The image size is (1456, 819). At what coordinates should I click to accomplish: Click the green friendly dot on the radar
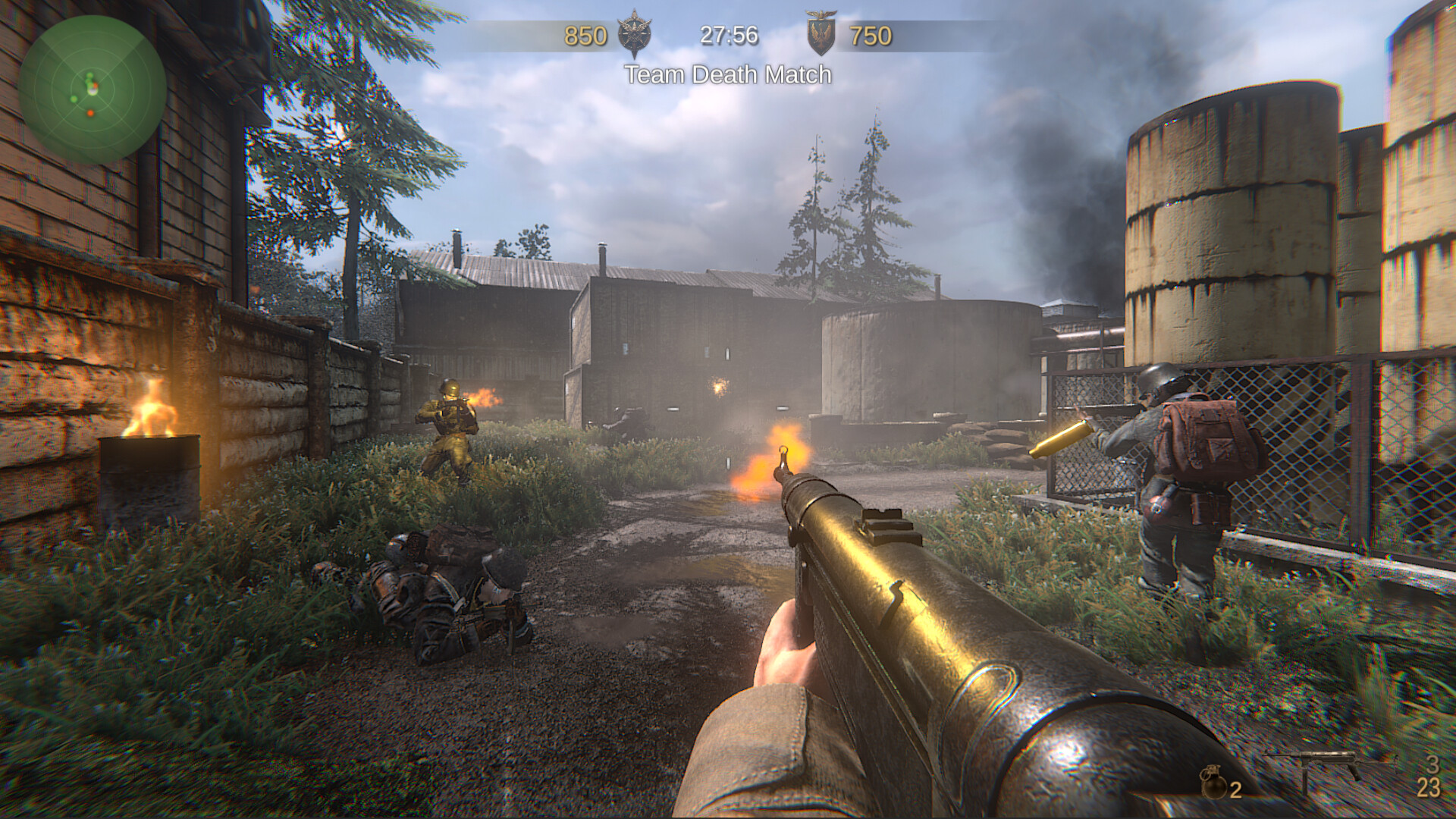pyautogui.click(x=74, y=99)
